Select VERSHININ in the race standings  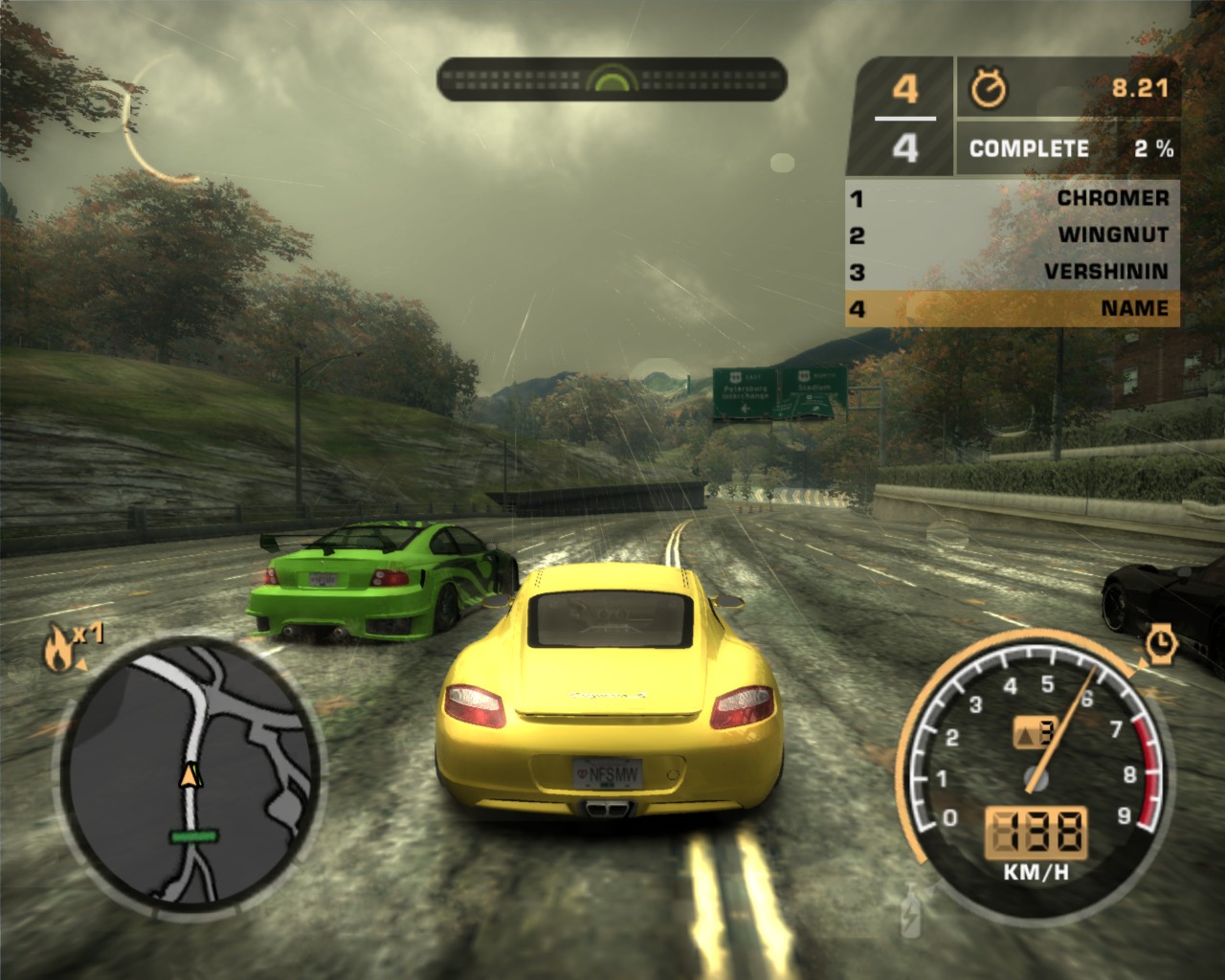(x=1013, y=272)
